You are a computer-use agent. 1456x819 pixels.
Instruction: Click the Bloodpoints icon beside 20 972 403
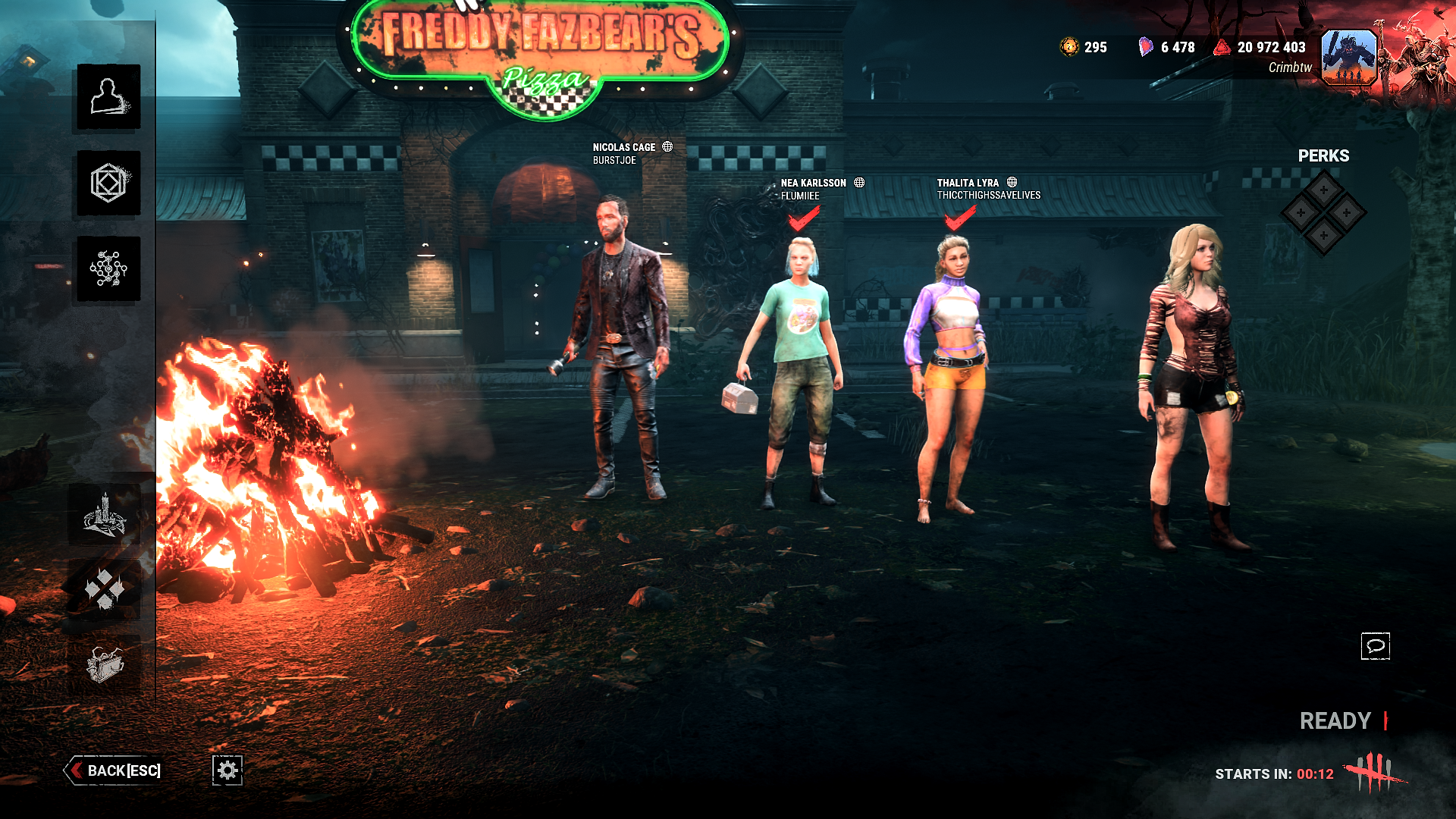[x=1221, y=47]
